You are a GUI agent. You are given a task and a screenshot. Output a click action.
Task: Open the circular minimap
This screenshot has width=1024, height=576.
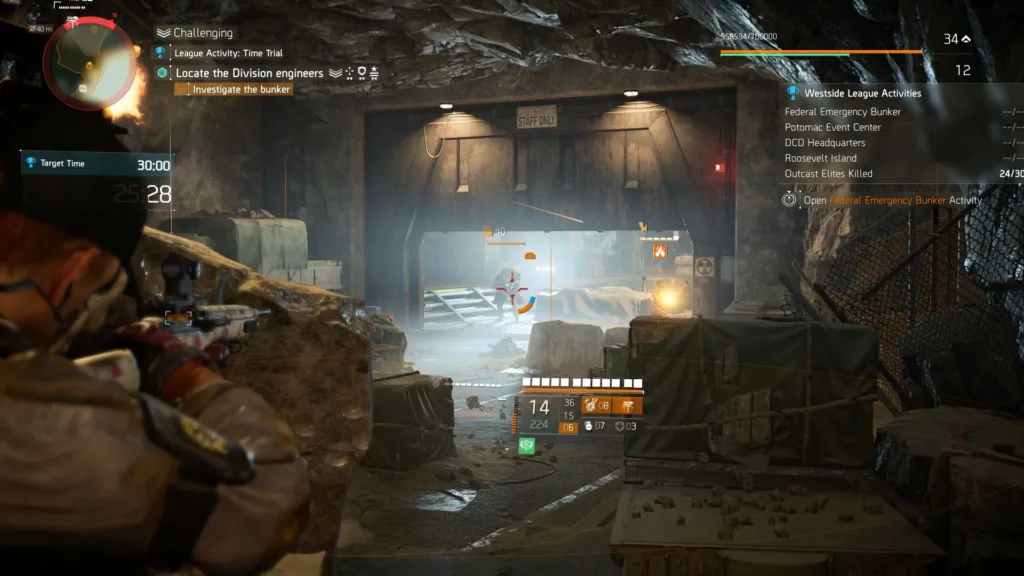coord(89,63)
